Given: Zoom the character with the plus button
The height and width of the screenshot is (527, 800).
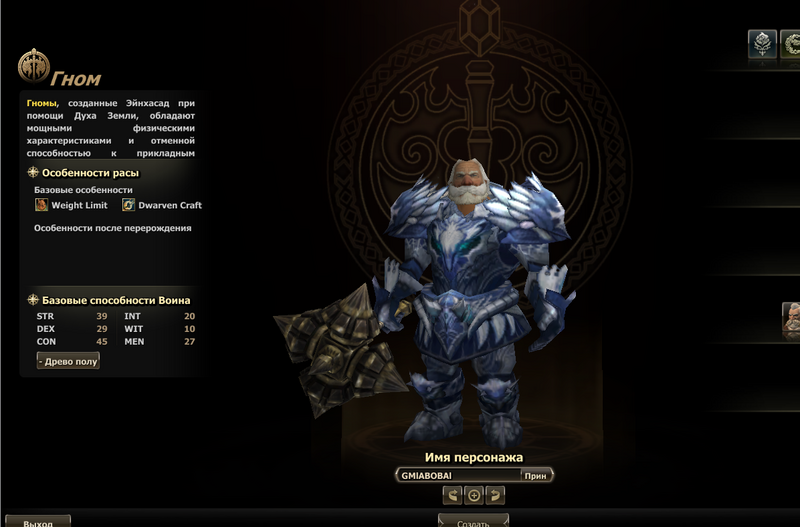Looking at the screenshot, I should [x=474, y=495].
